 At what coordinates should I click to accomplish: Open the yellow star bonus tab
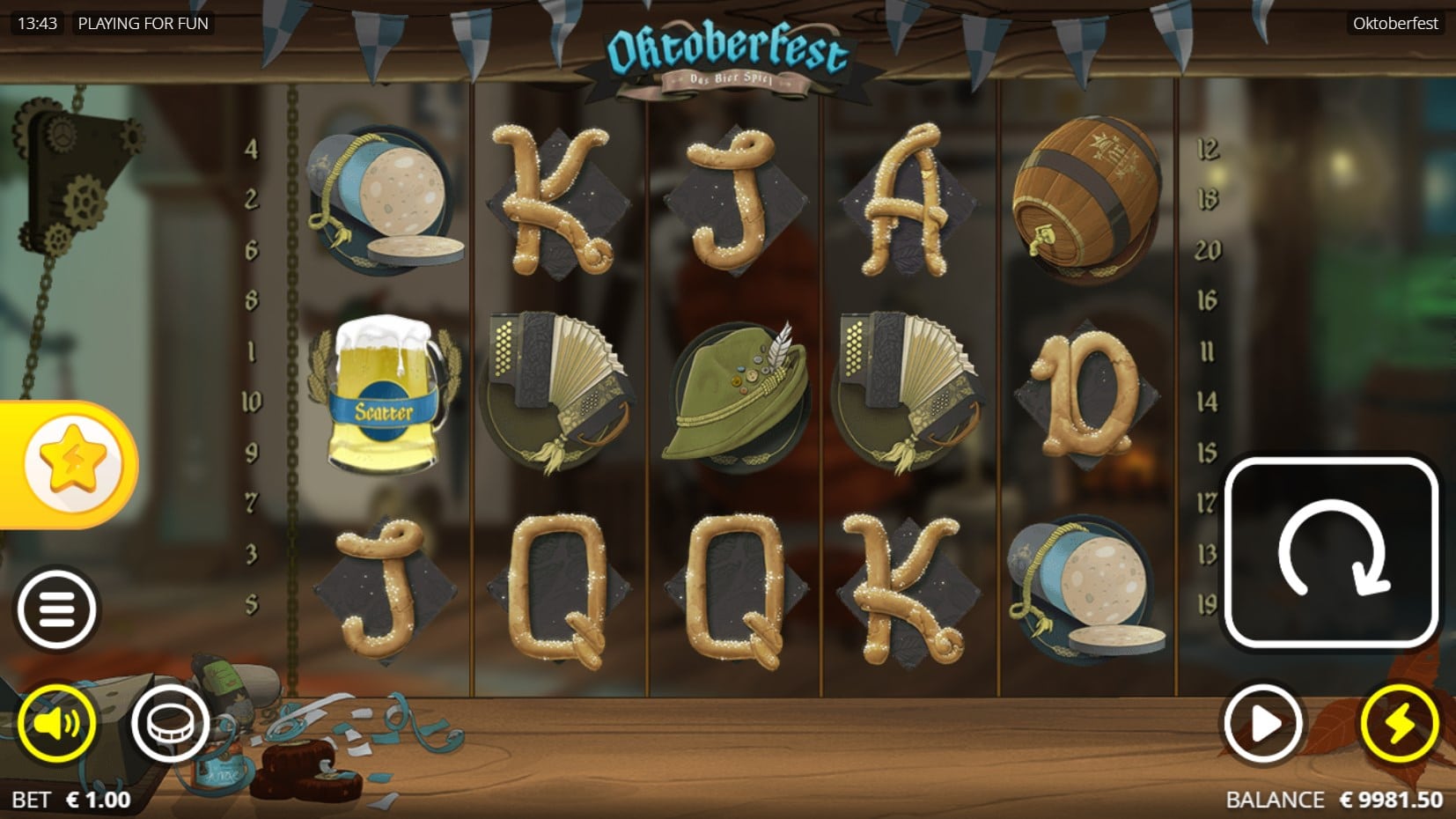click(70, 463)
